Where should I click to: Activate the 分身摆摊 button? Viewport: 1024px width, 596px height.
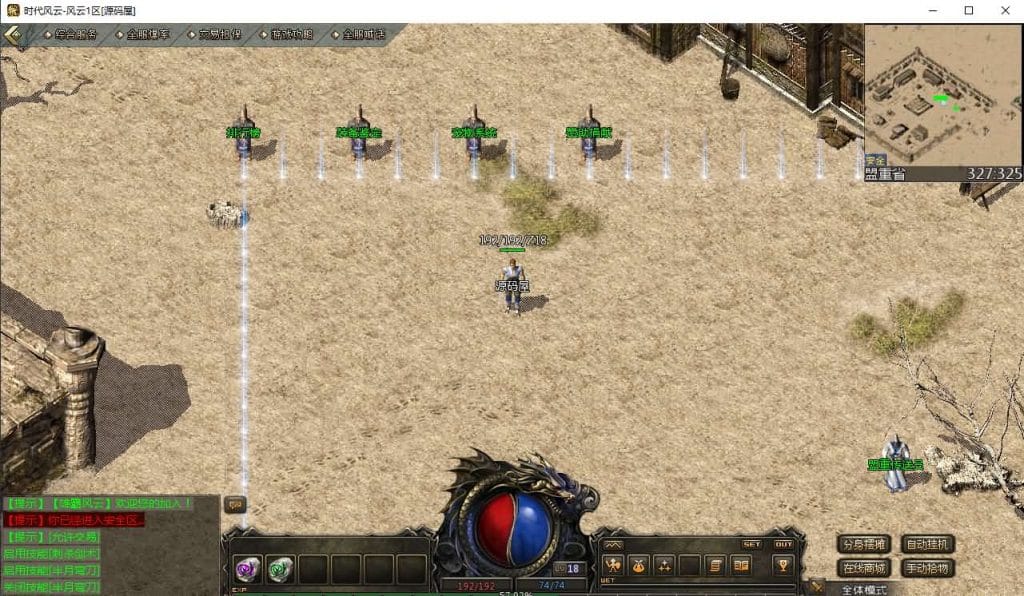(x=863, y=545)
